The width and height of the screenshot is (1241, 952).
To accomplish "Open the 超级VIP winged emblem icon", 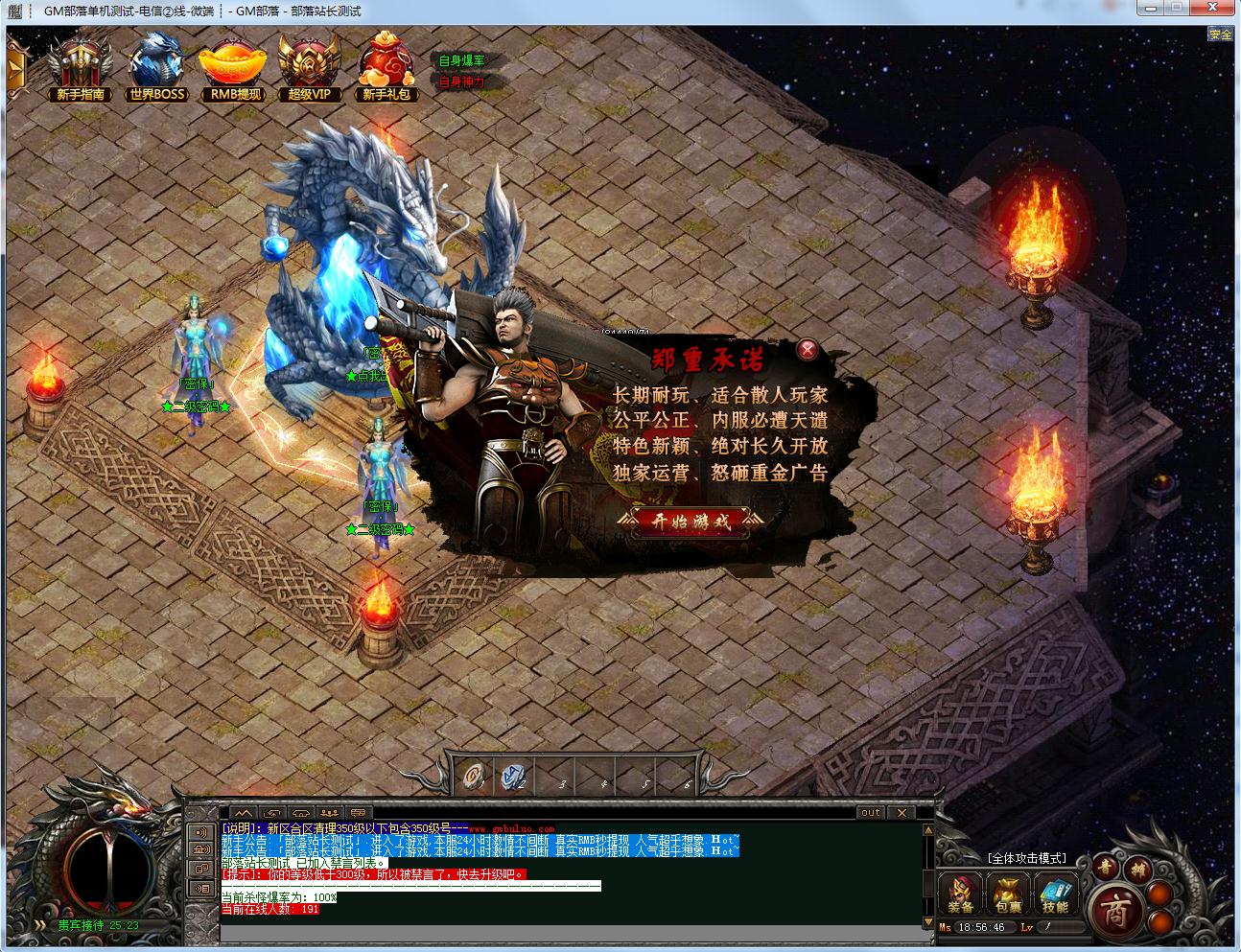I will click(309, 67).
